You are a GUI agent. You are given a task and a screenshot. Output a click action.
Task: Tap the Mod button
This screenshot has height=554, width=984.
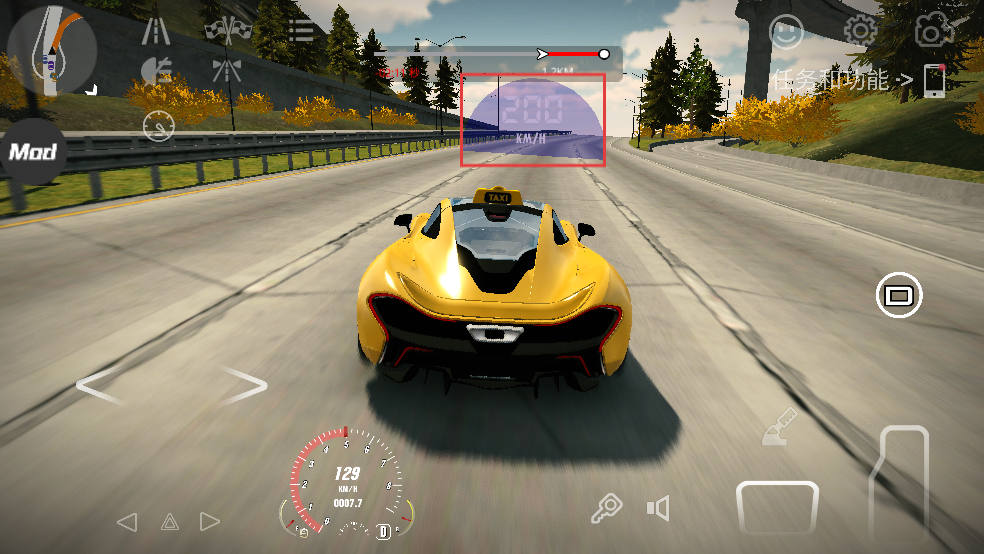pos(33,152)
